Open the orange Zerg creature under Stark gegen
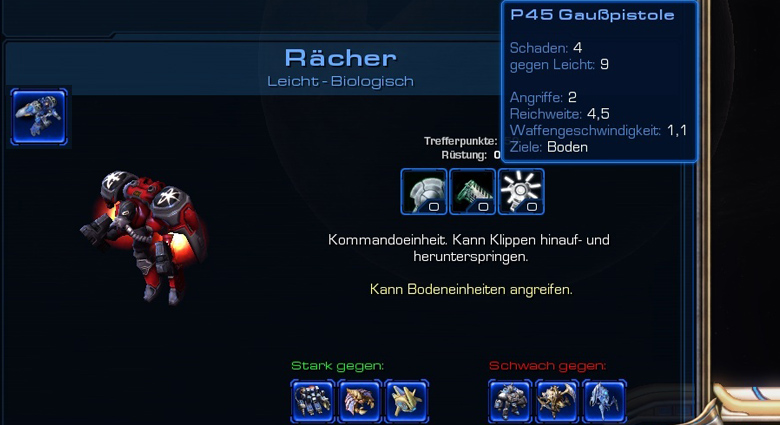Screen dimensions: 780x425 360,401
